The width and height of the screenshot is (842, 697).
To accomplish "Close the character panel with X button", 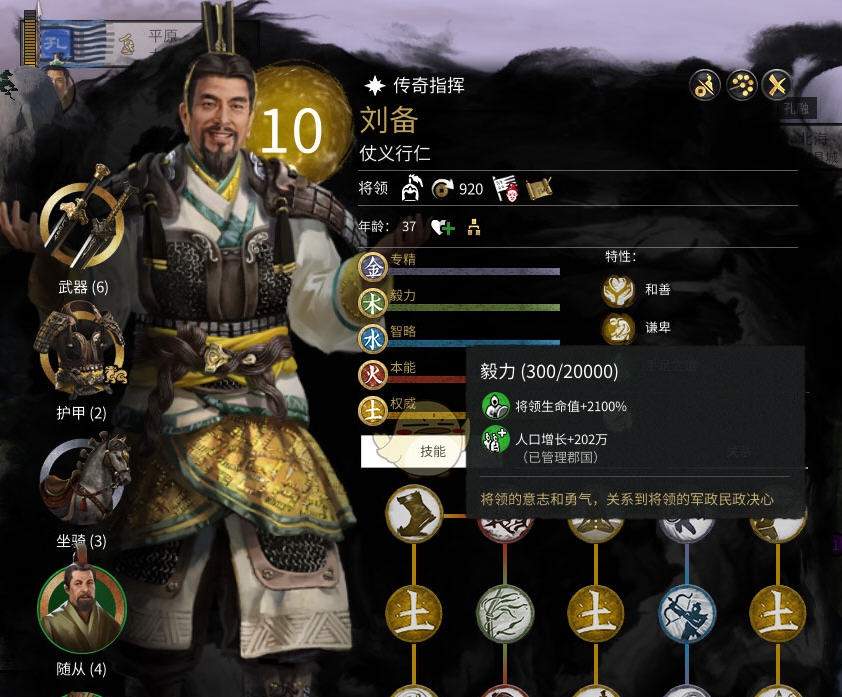I will coord(777,85).
